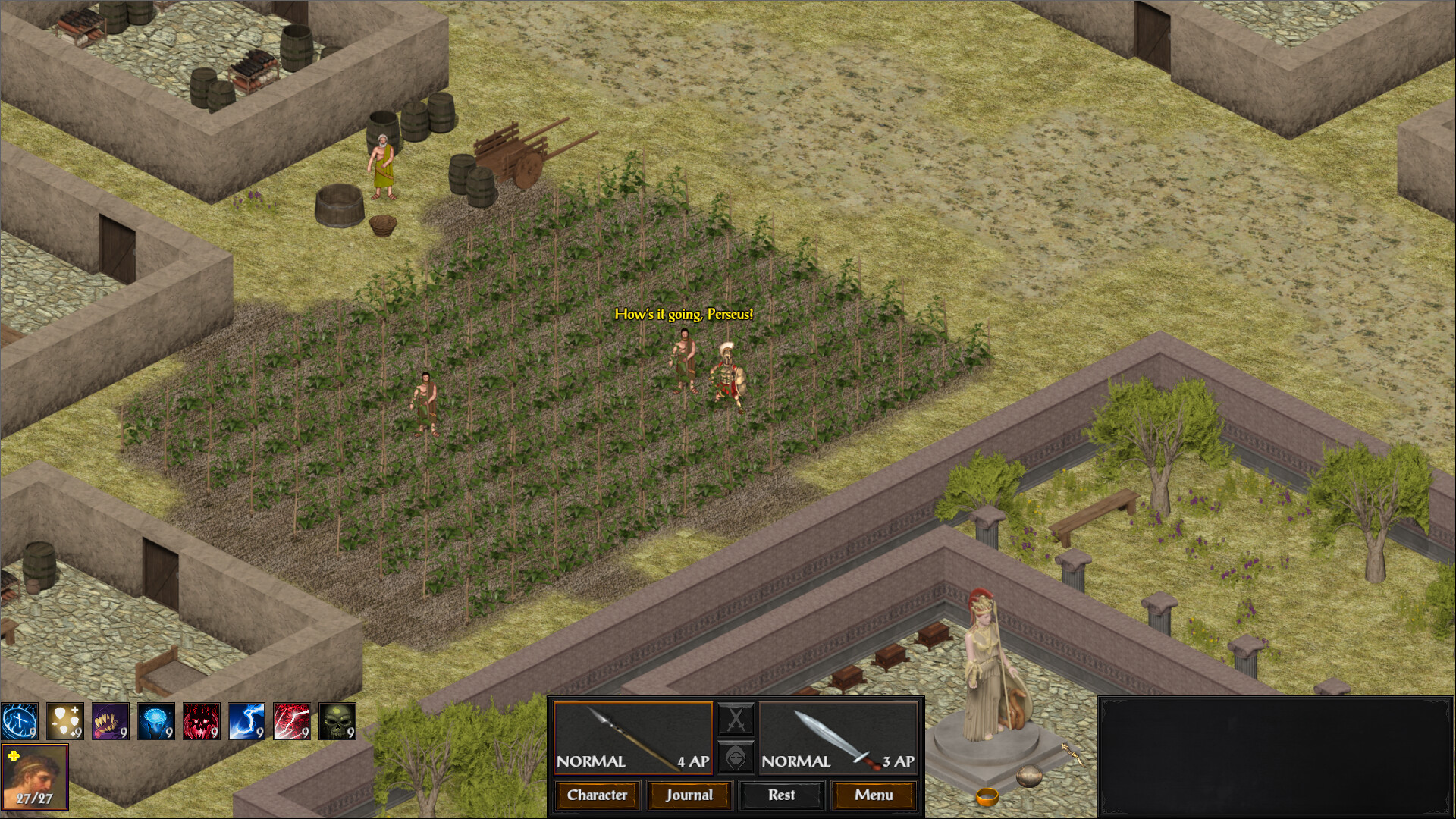This screenshot has width=1456, height=819.
Task: Select the red demon face fear ability
Action: pyautogui.click(x=201, y=720)
